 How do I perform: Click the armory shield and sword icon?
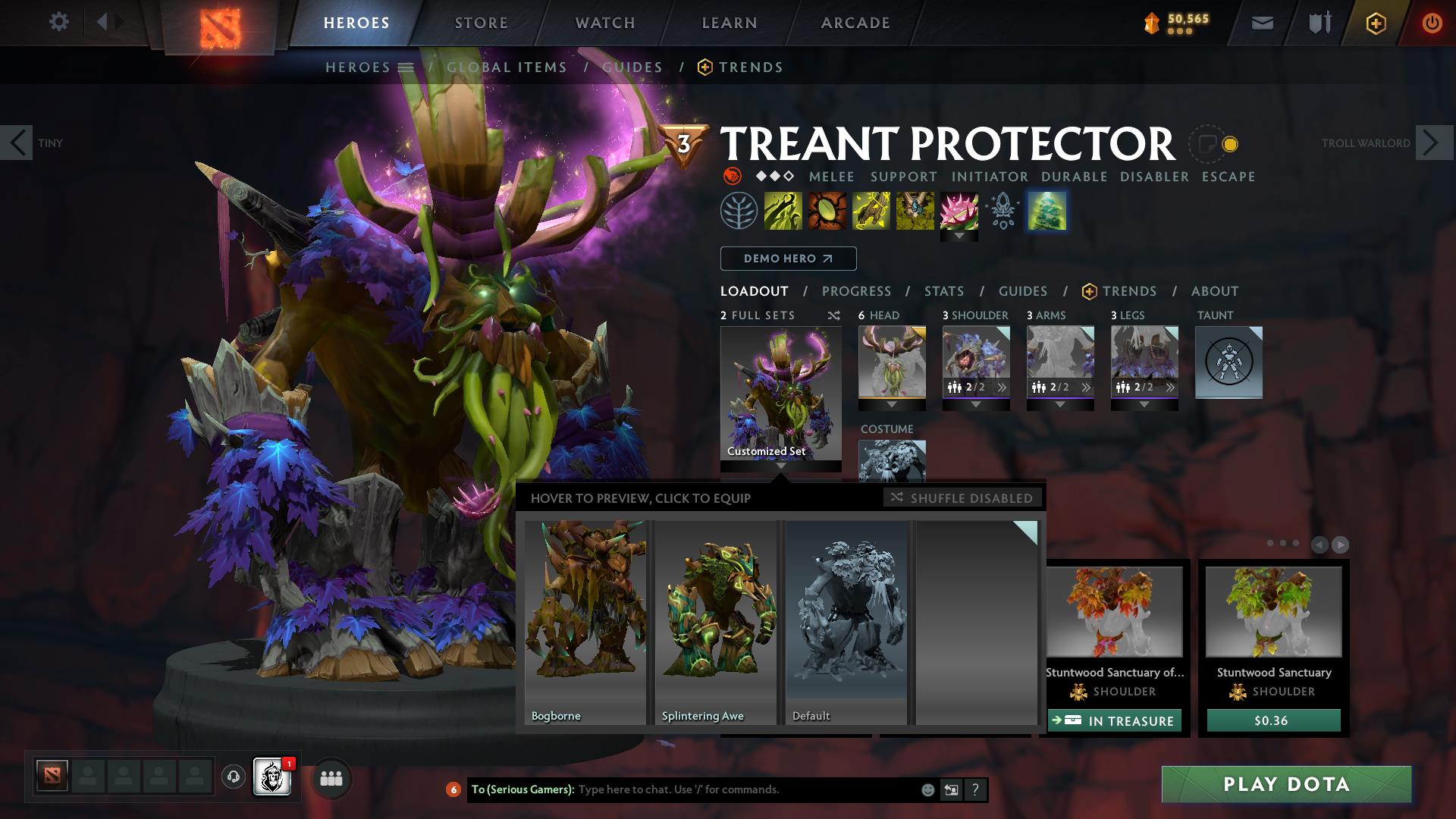click(1317, 22)
